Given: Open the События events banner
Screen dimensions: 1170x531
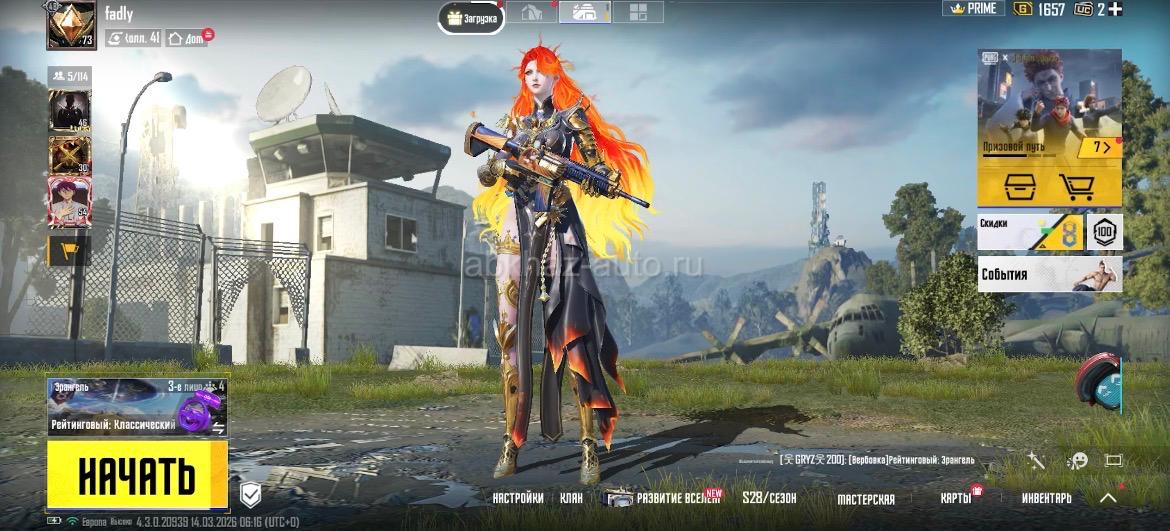Looking at the screenshot, I should (1049, 274).
